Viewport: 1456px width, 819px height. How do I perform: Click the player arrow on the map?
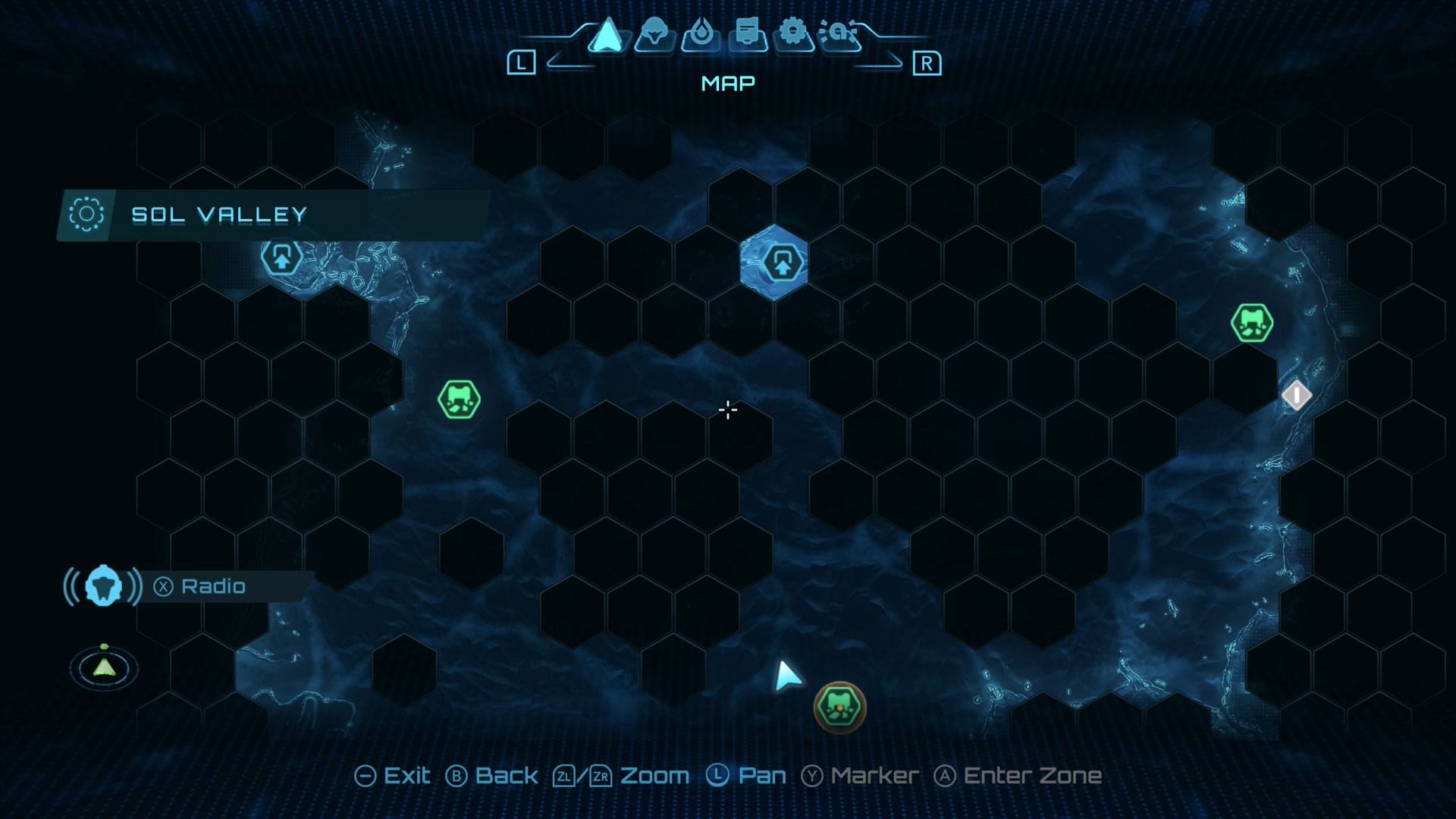(x=786, y=675)
